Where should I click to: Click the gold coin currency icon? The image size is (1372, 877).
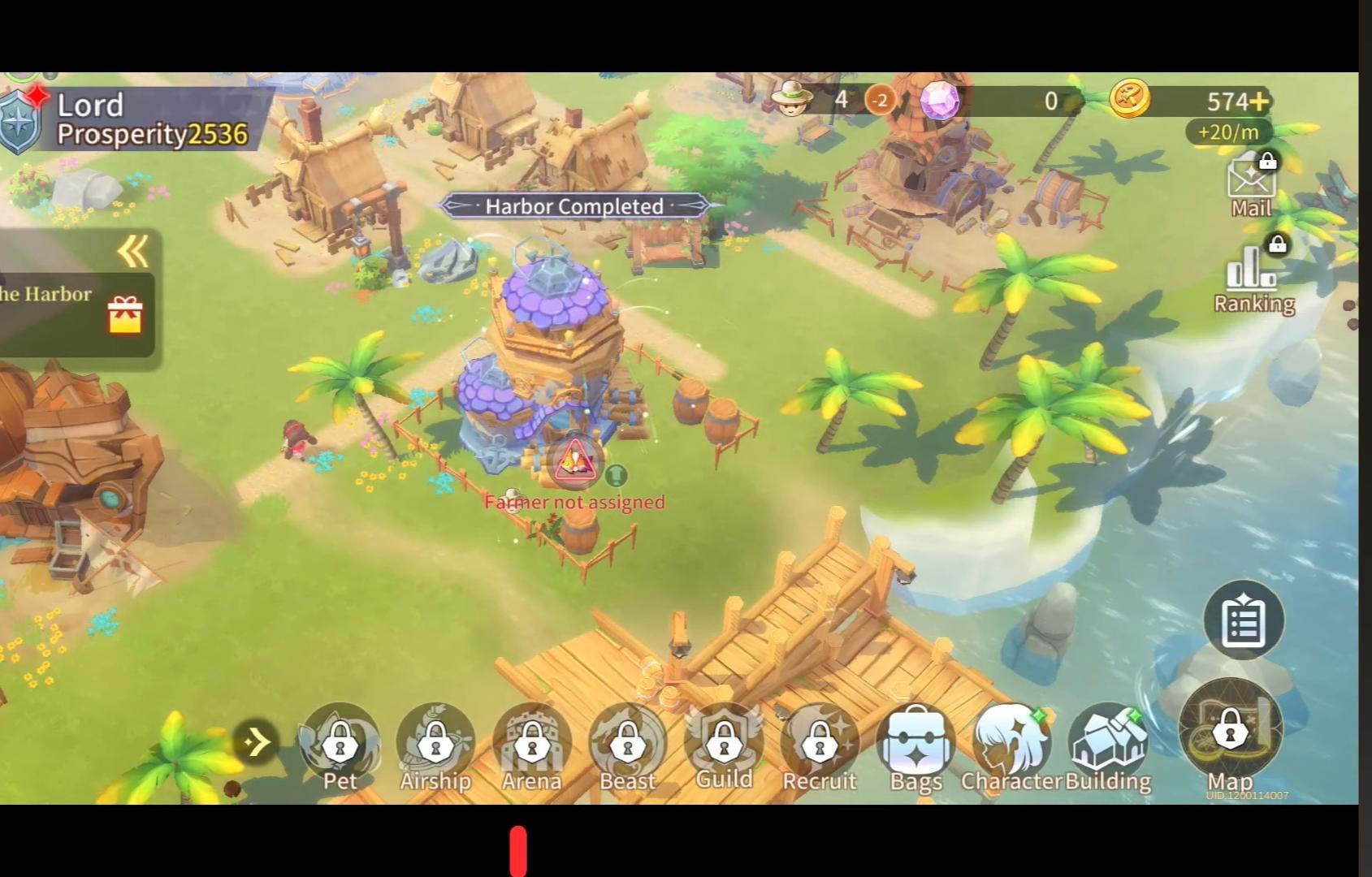click(x=1132, y=99)
